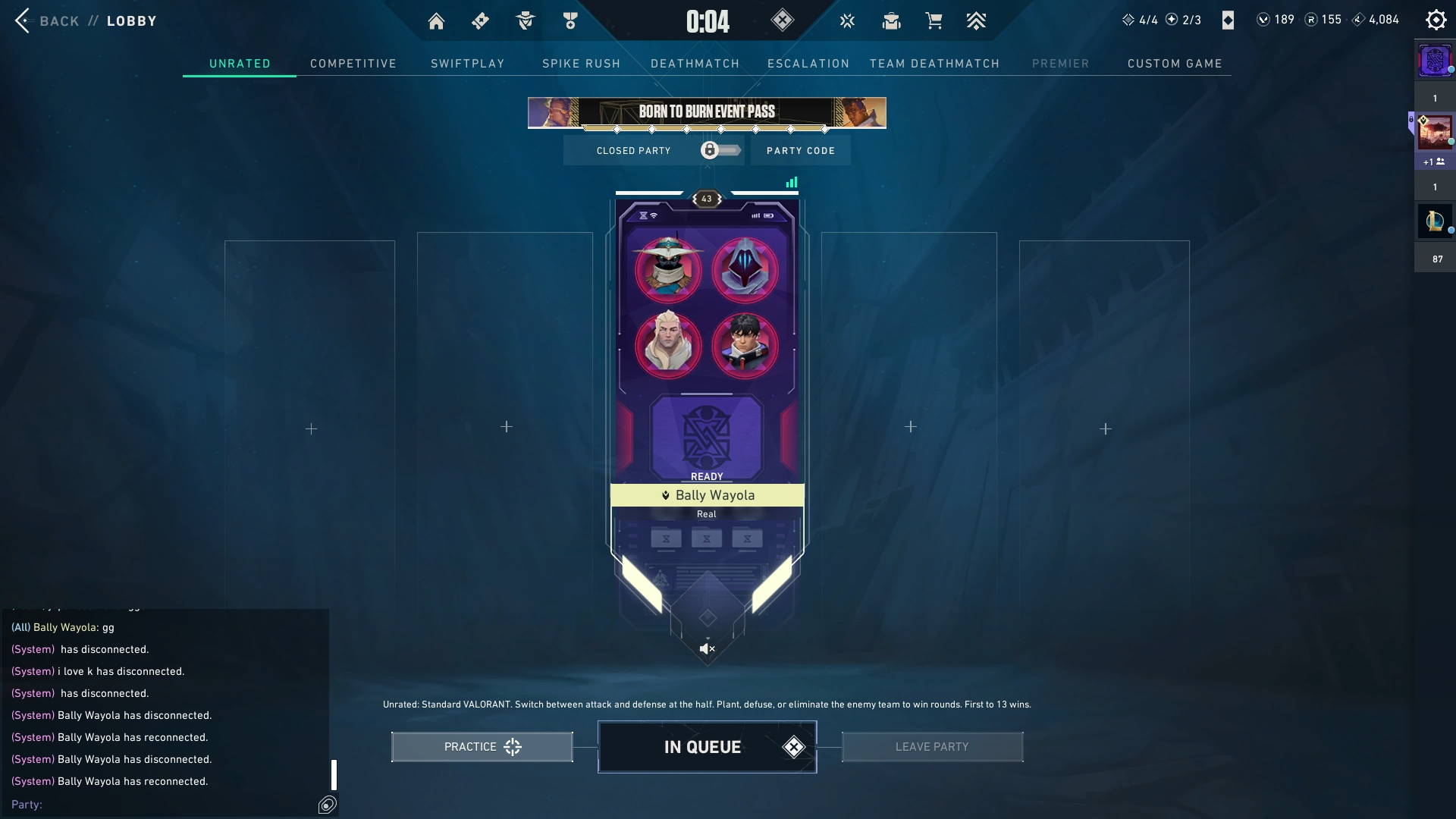Choose the Spike Rush tab
Image resolution: width=1456 pixels, height=819 pixels.
581,64
